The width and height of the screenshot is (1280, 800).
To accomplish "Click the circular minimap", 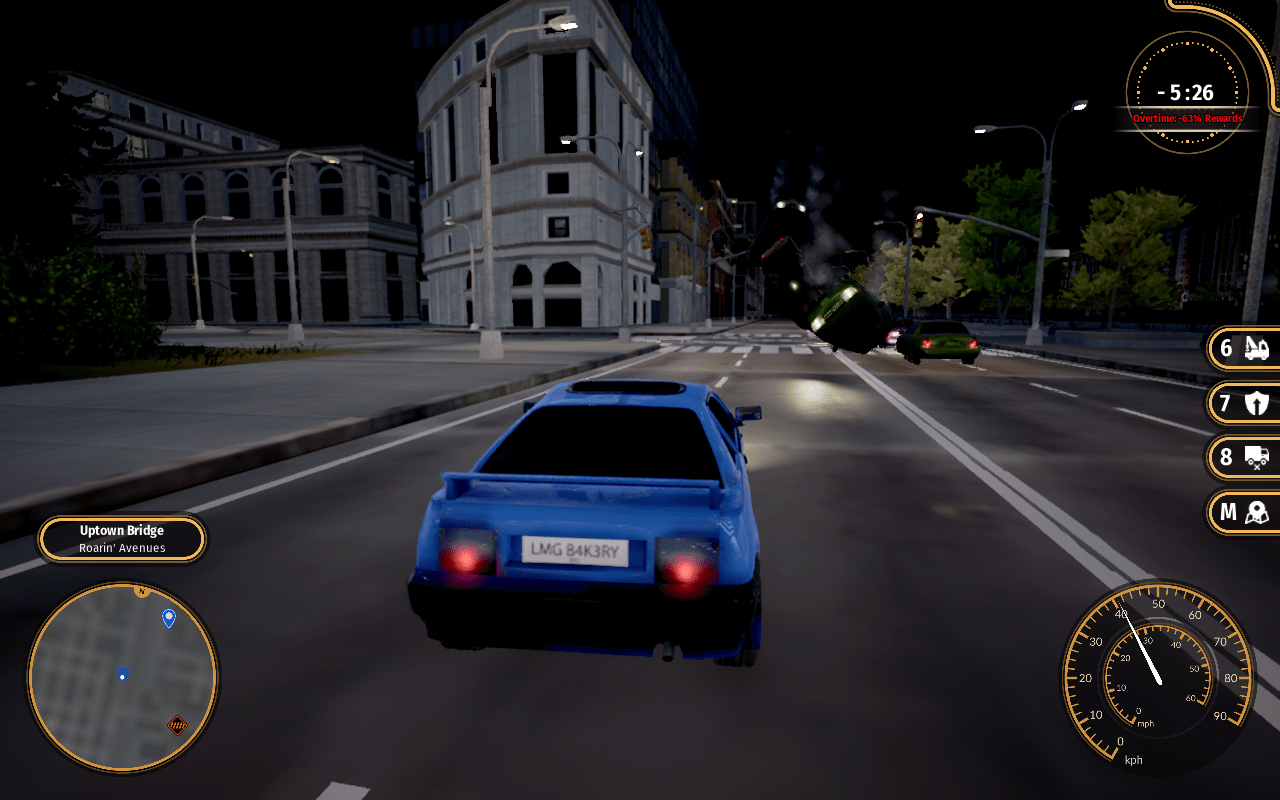I will (122, 678).
